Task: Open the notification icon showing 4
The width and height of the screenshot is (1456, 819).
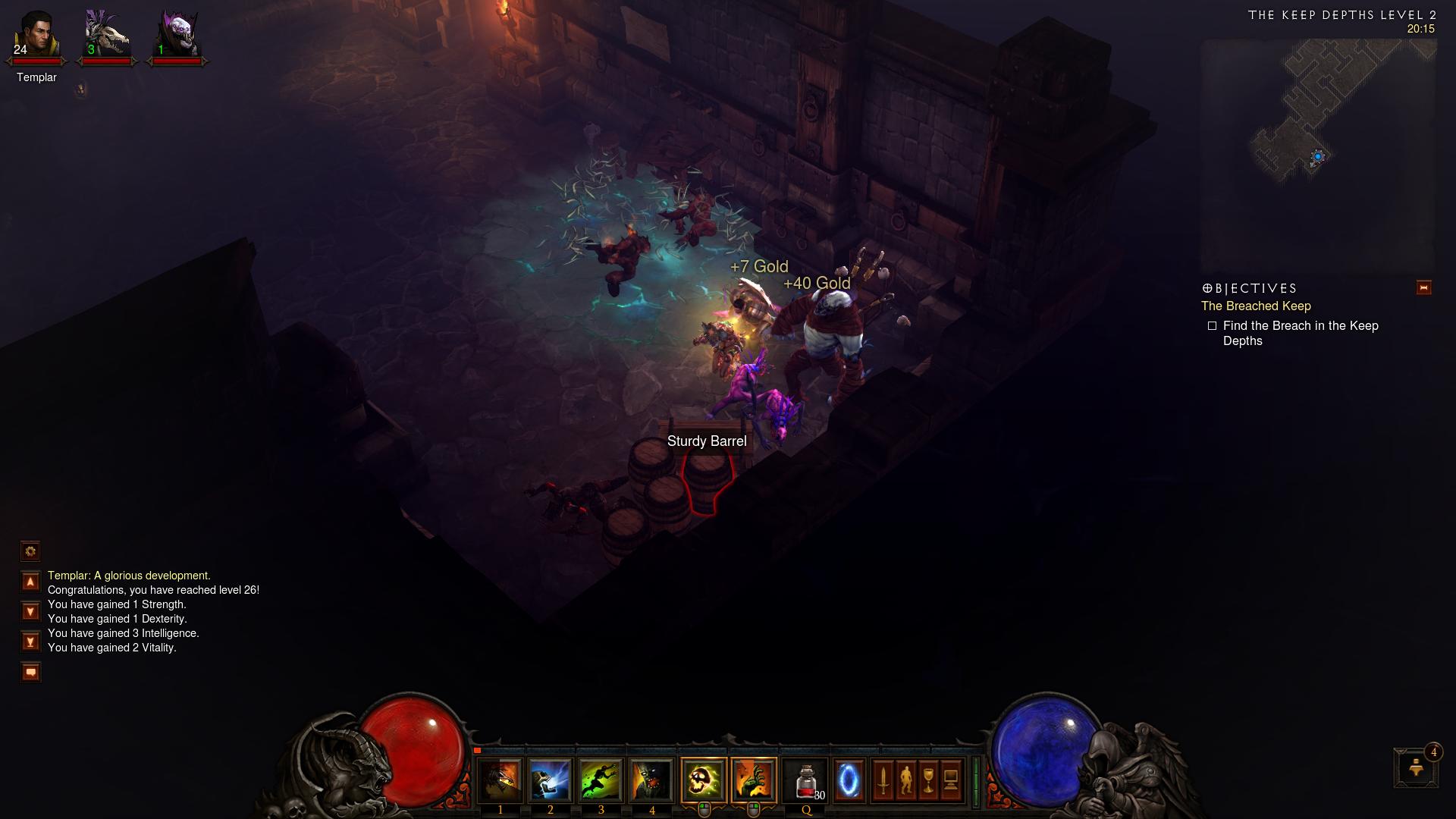Action: (x=1416, y=768)
